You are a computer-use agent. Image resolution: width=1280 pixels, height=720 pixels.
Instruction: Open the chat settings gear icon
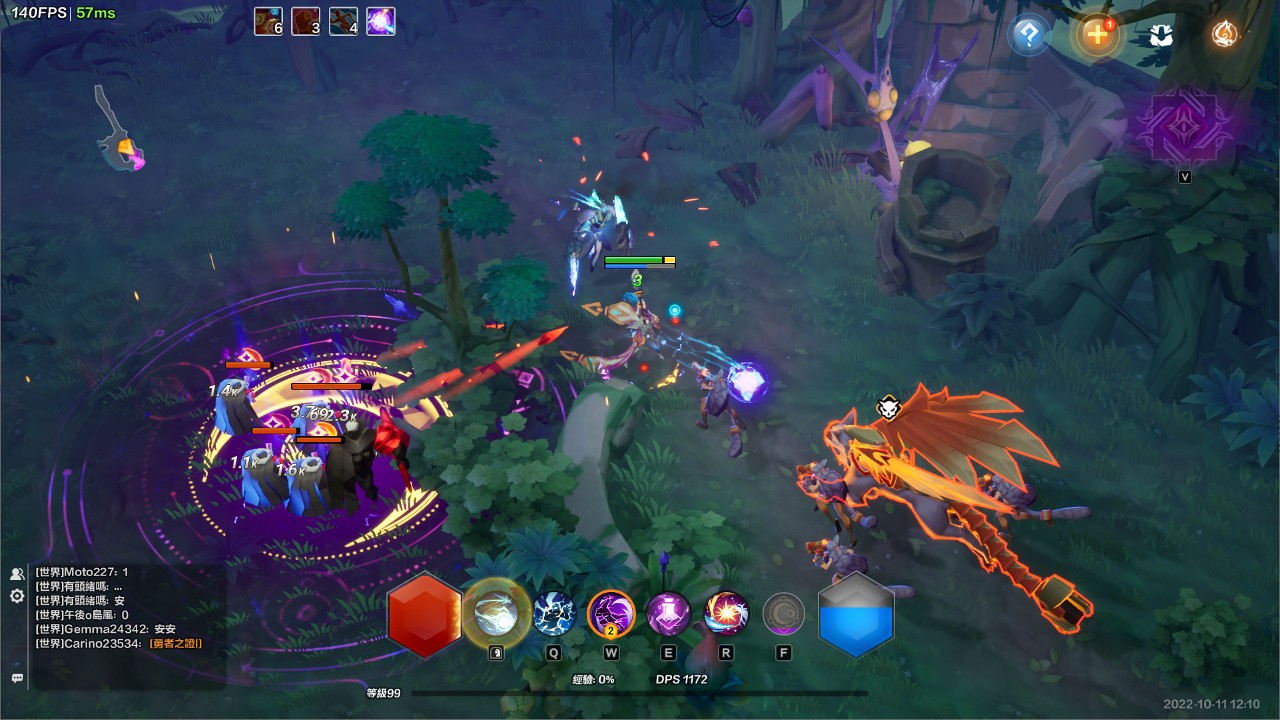click(17, 596)
